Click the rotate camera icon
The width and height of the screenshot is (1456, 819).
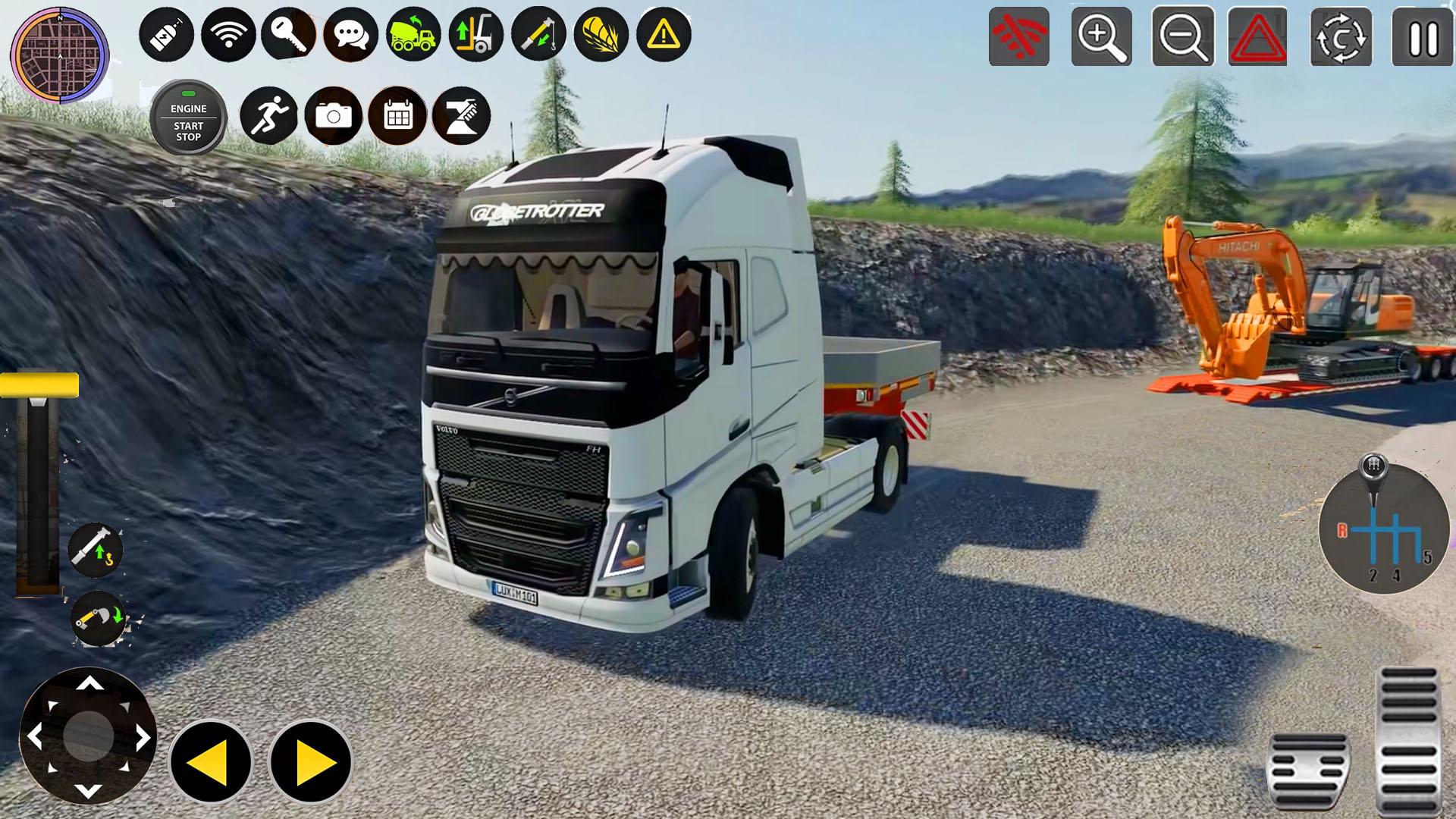pos(1342,36)
